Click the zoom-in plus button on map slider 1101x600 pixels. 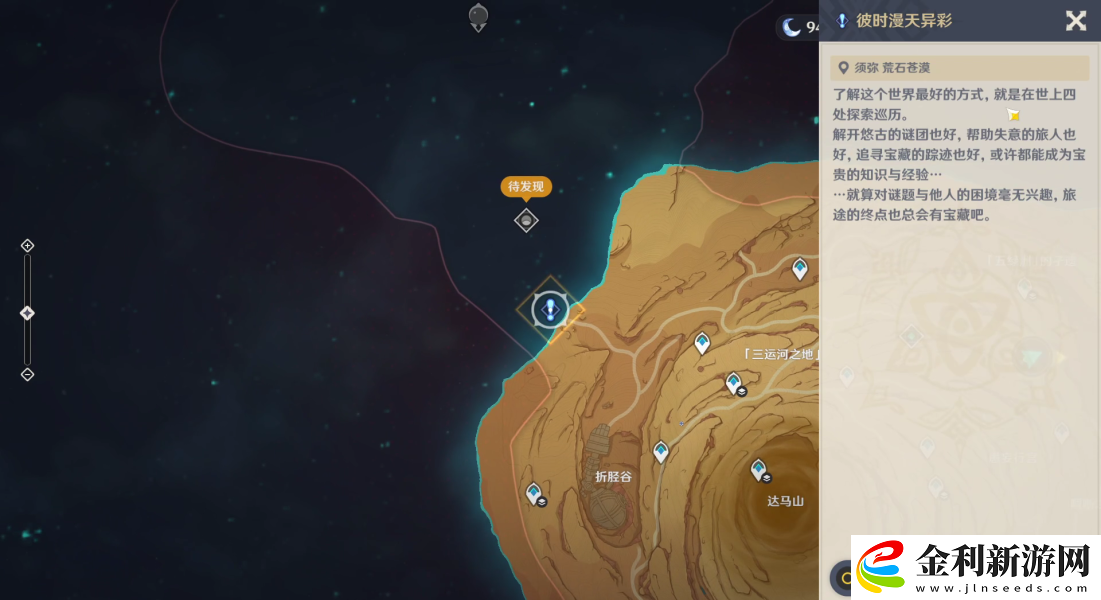coord(28,246)
